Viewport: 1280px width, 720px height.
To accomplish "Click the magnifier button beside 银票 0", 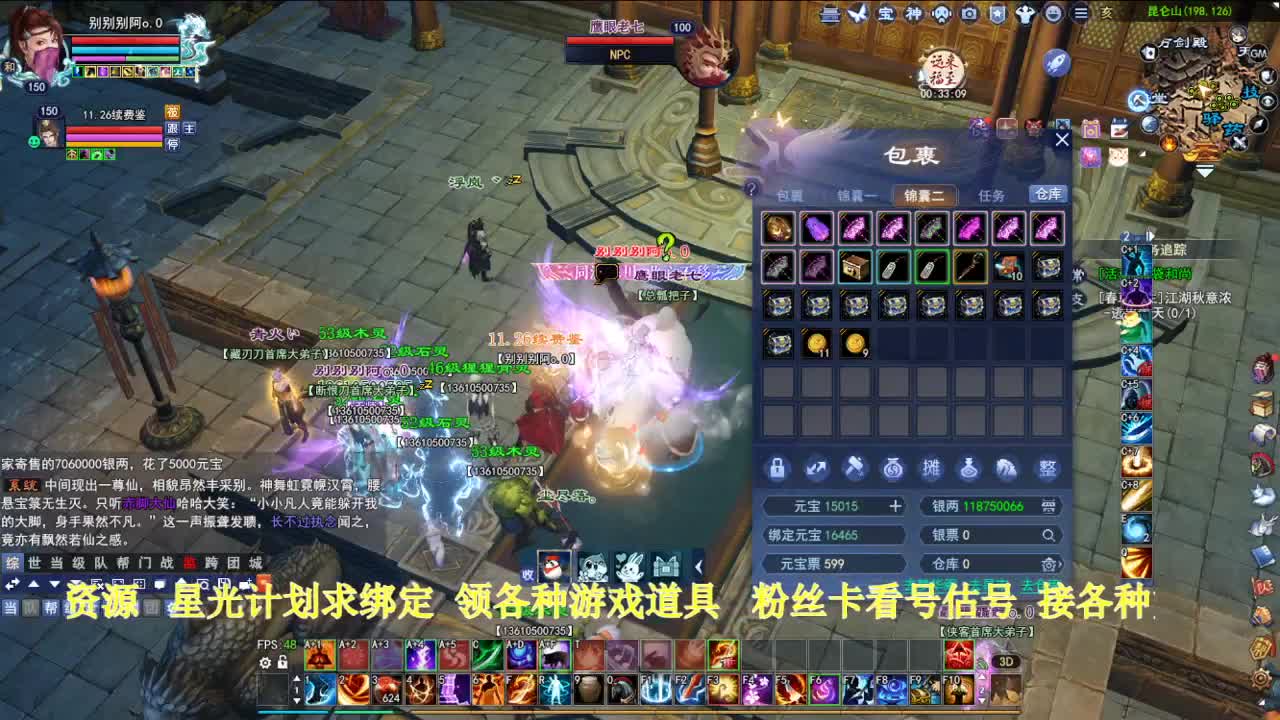I will [1049, 535].
